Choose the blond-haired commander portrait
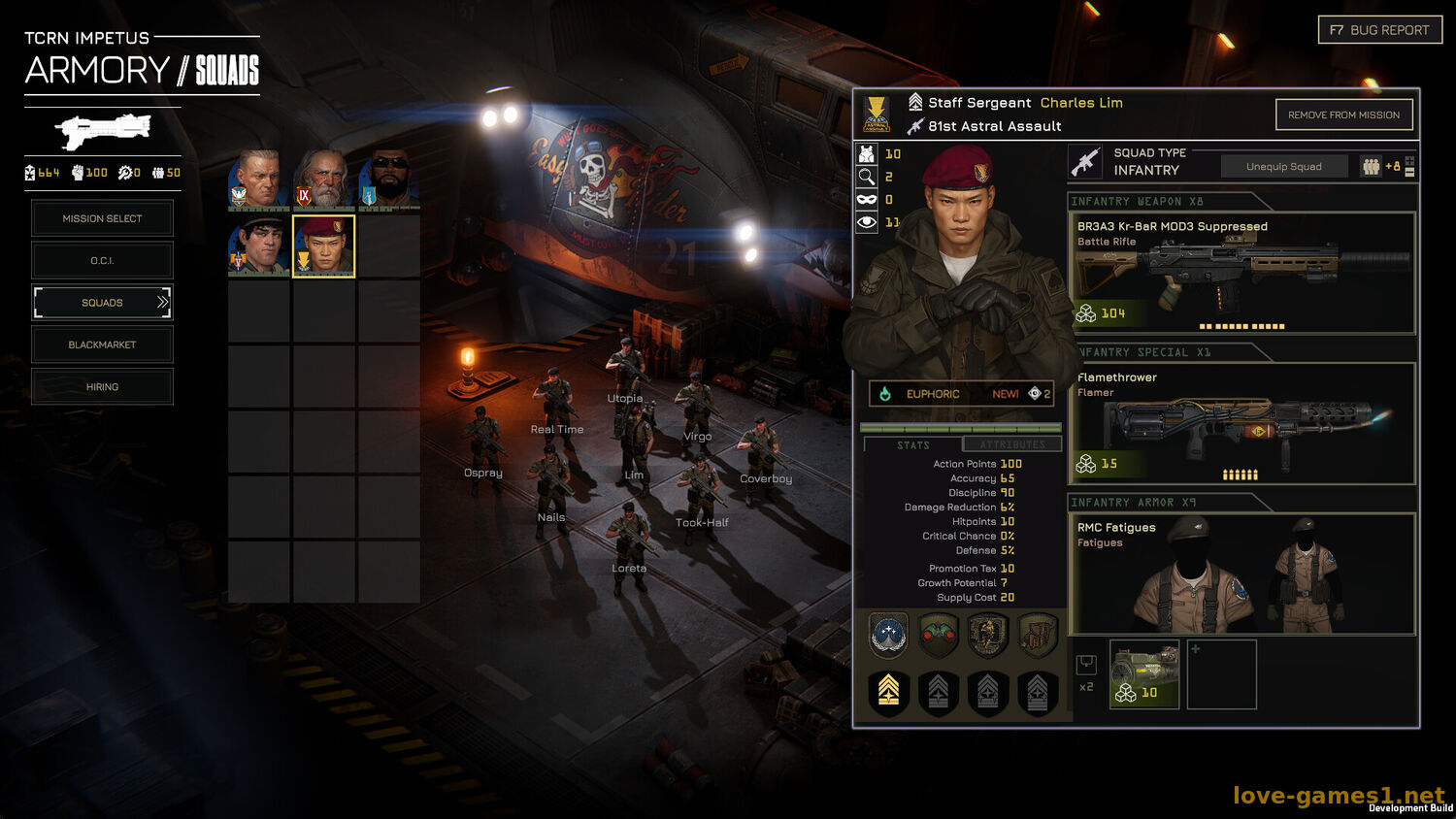1456x819 pixels. [x=258, y=180]
